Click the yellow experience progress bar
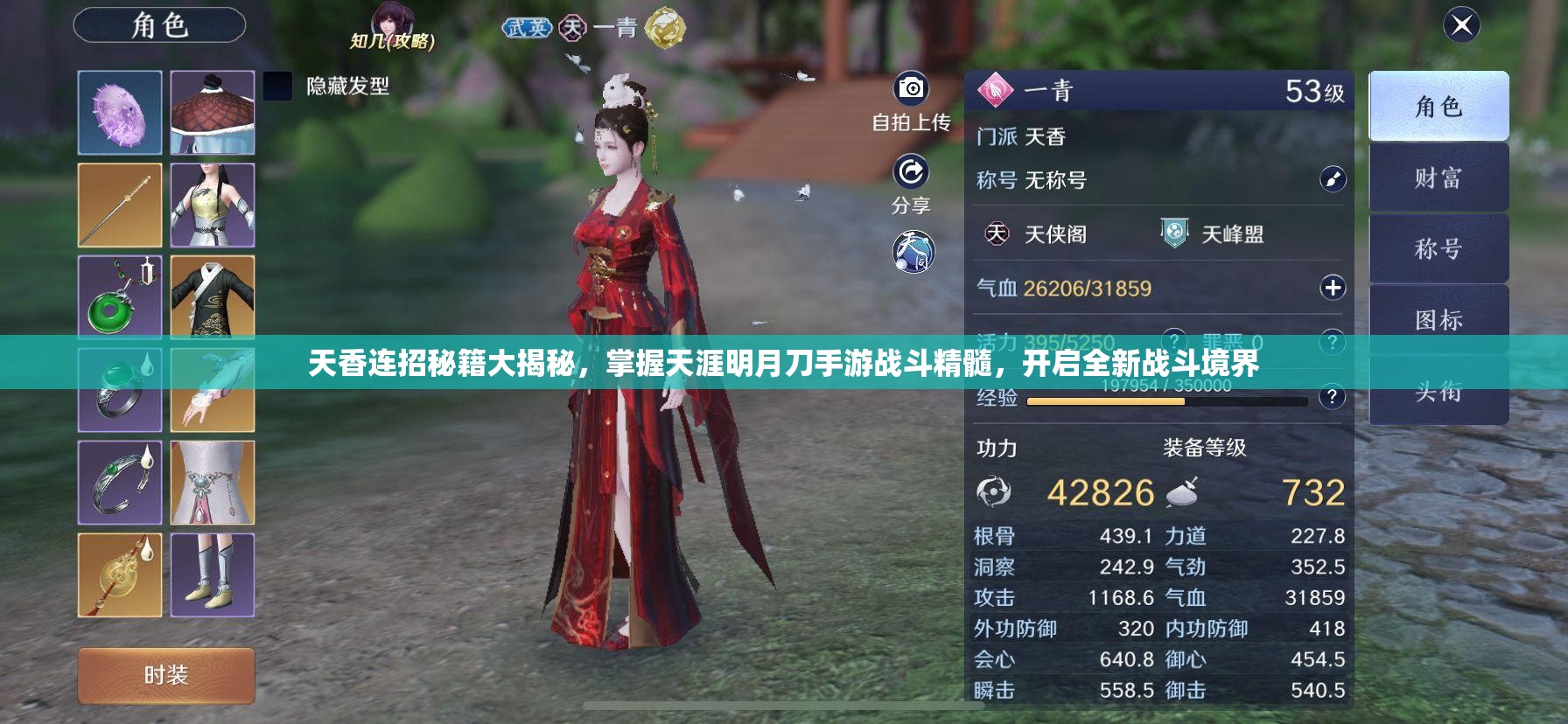1568x724 pixels. click(x=1105, y=401)
